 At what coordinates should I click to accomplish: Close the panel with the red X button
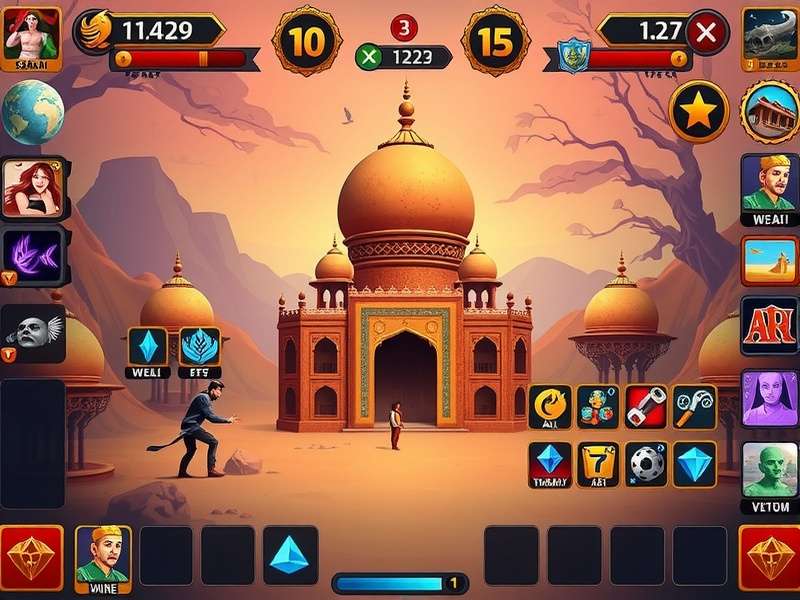707,33
